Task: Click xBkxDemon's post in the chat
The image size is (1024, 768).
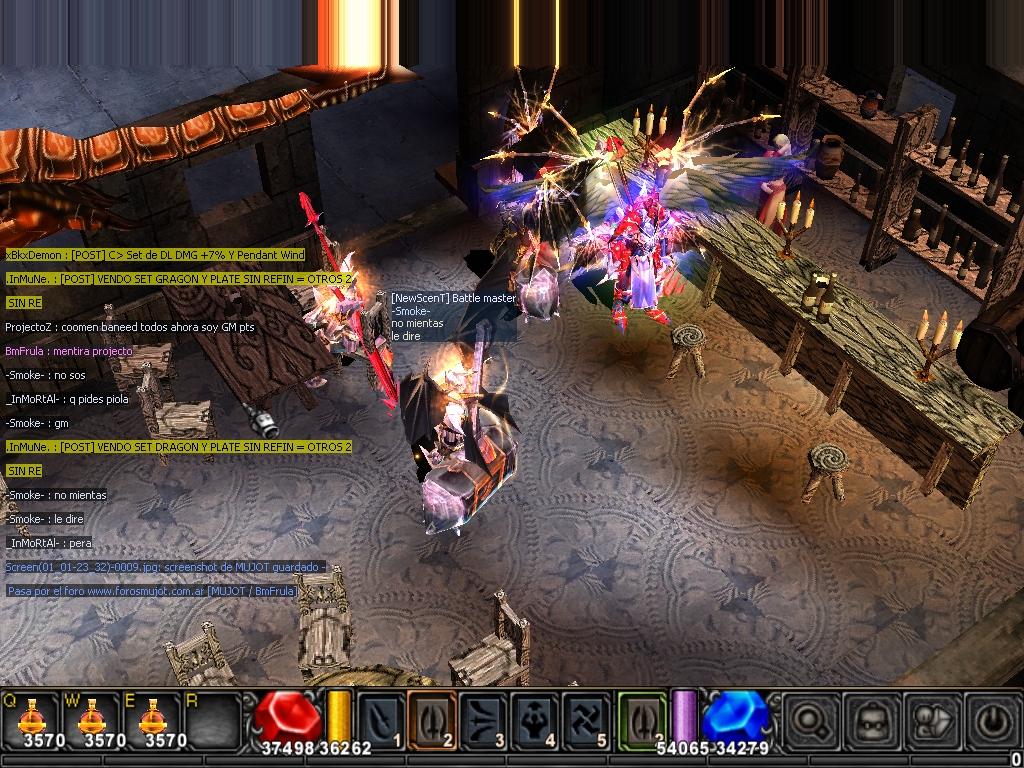Action: coord(155,255)
